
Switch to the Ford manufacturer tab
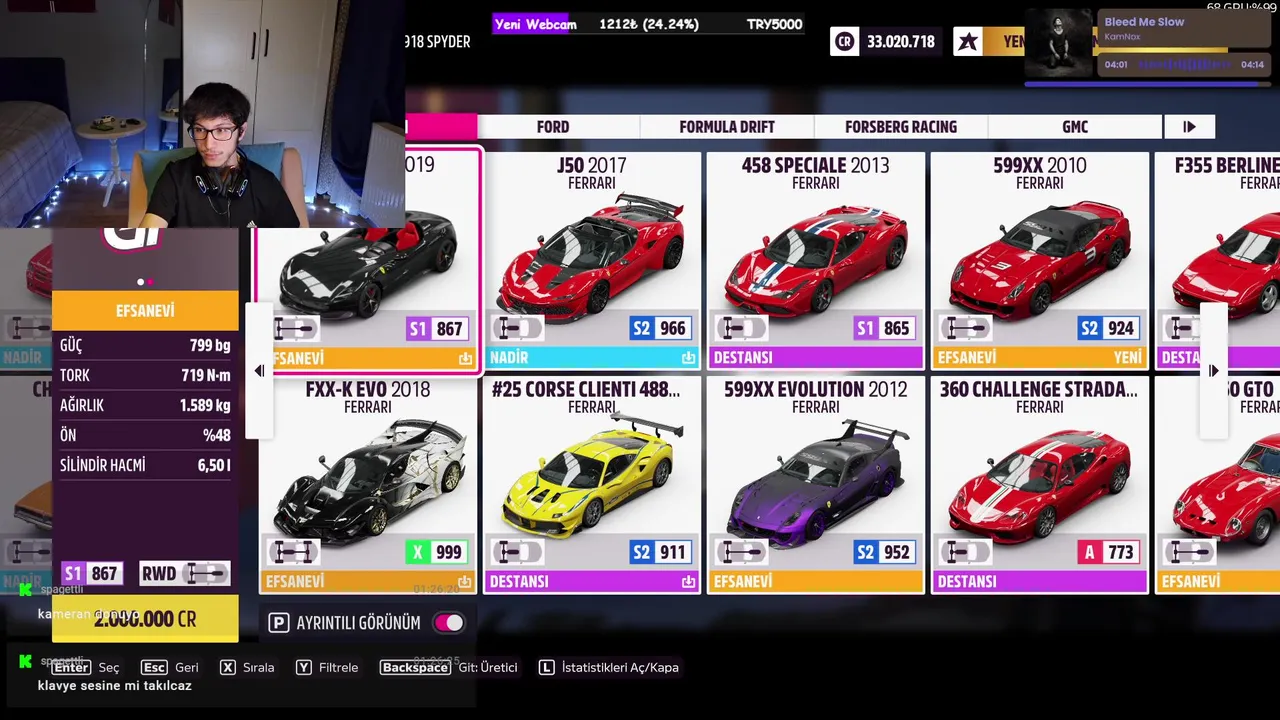[553, 127]
